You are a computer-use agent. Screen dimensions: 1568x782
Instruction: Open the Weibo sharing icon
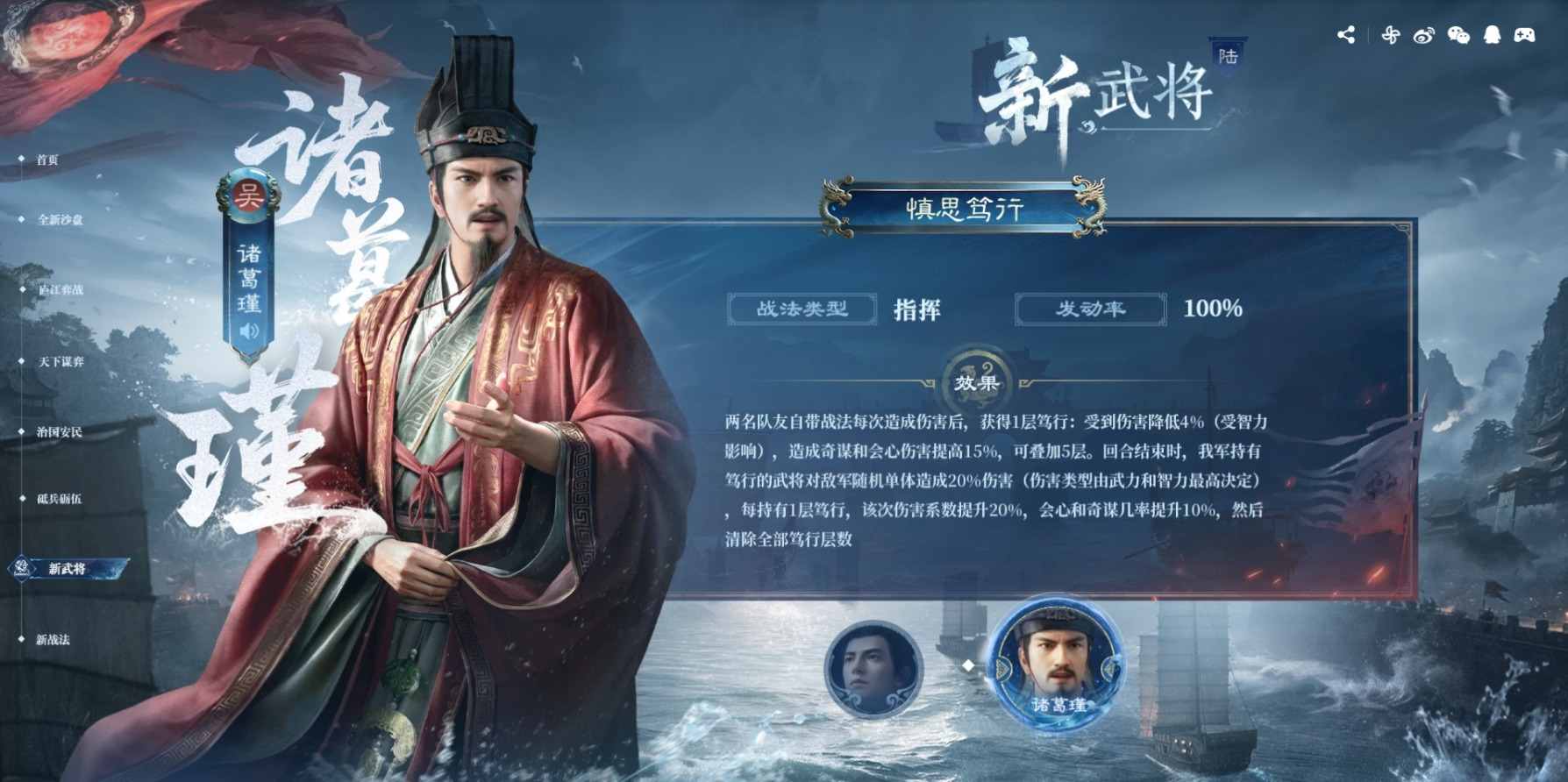[1424, 35]
